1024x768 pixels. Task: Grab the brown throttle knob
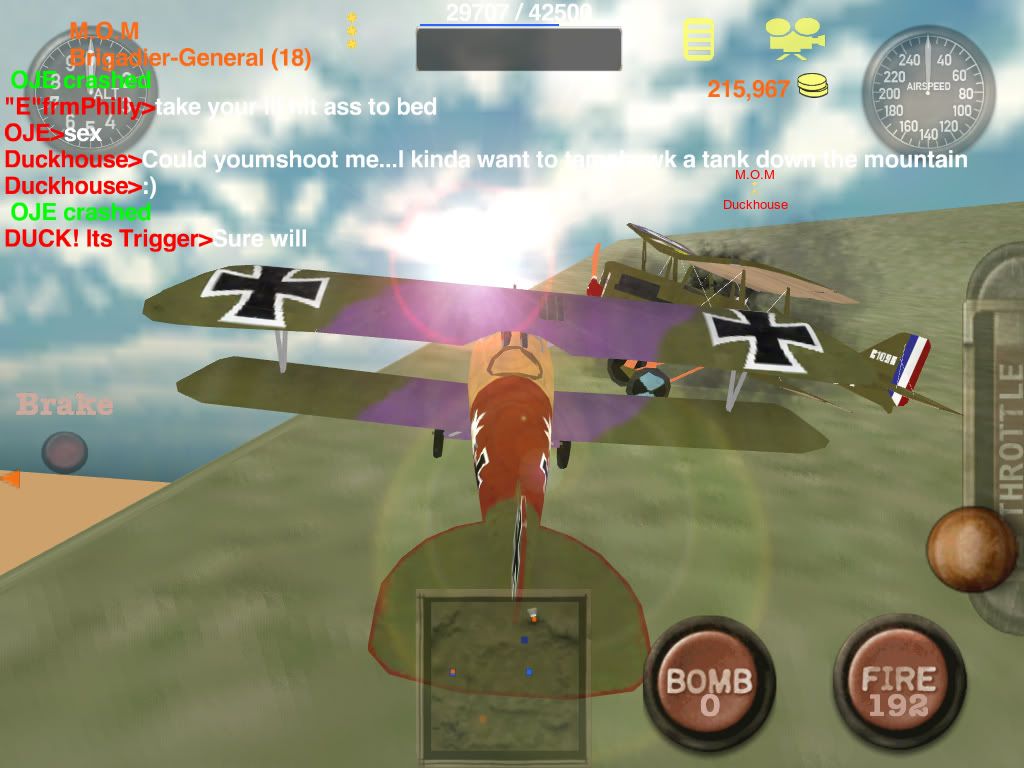tap(971, 549)
